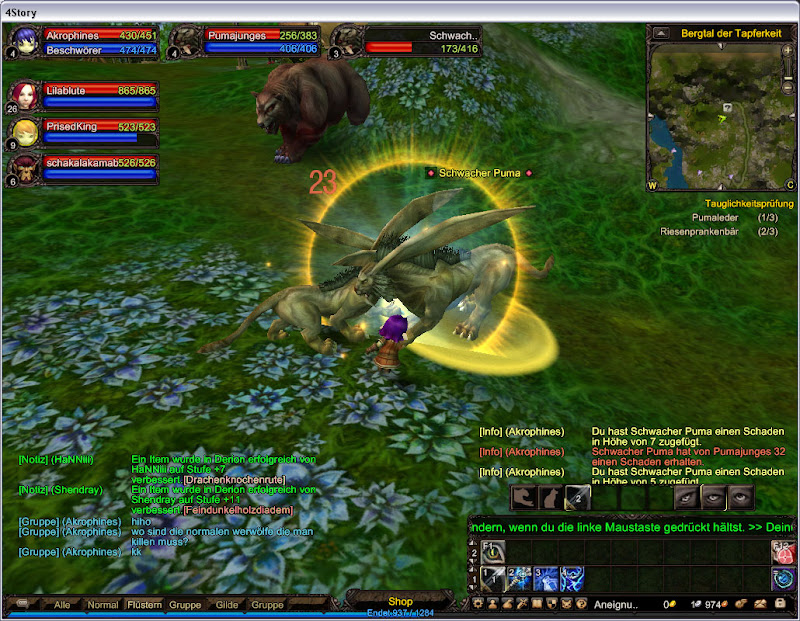This screenshot has height=621, width=800.
Task: Use the staff skill in hotbar slot 2
Action: click(x=520, y=578)
